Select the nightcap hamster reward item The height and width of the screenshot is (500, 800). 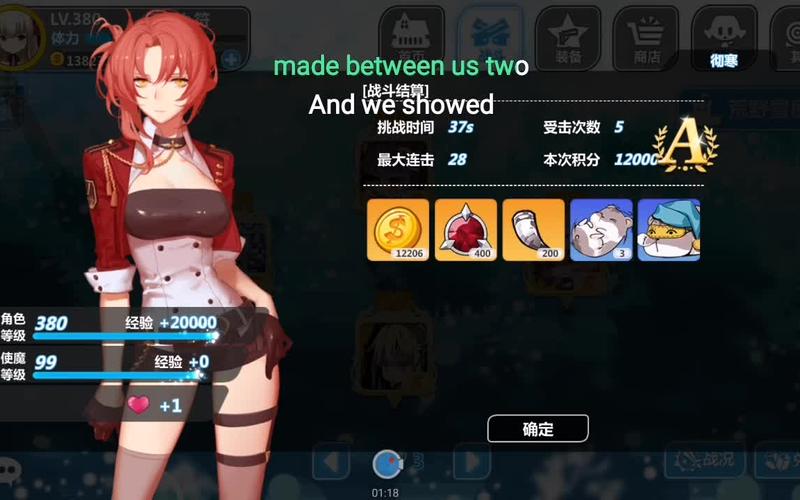(x=668, y=230)
